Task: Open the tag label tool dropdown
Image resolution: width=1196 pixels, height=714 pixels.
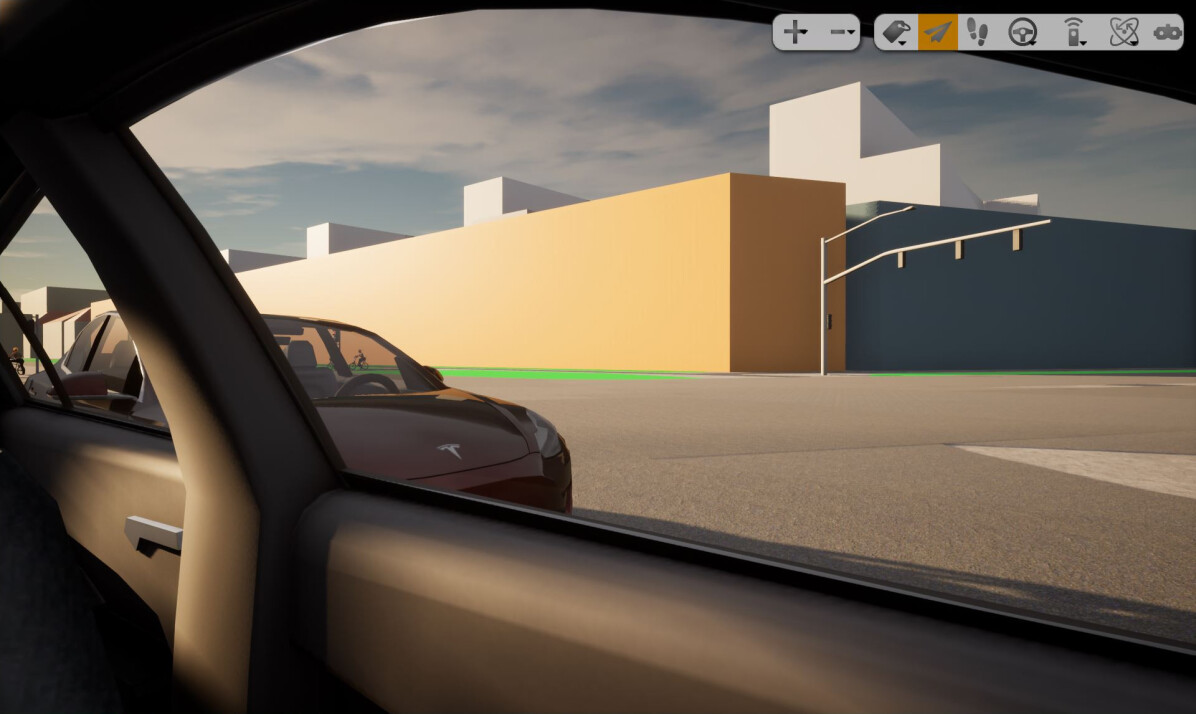Action: point(896,32)
